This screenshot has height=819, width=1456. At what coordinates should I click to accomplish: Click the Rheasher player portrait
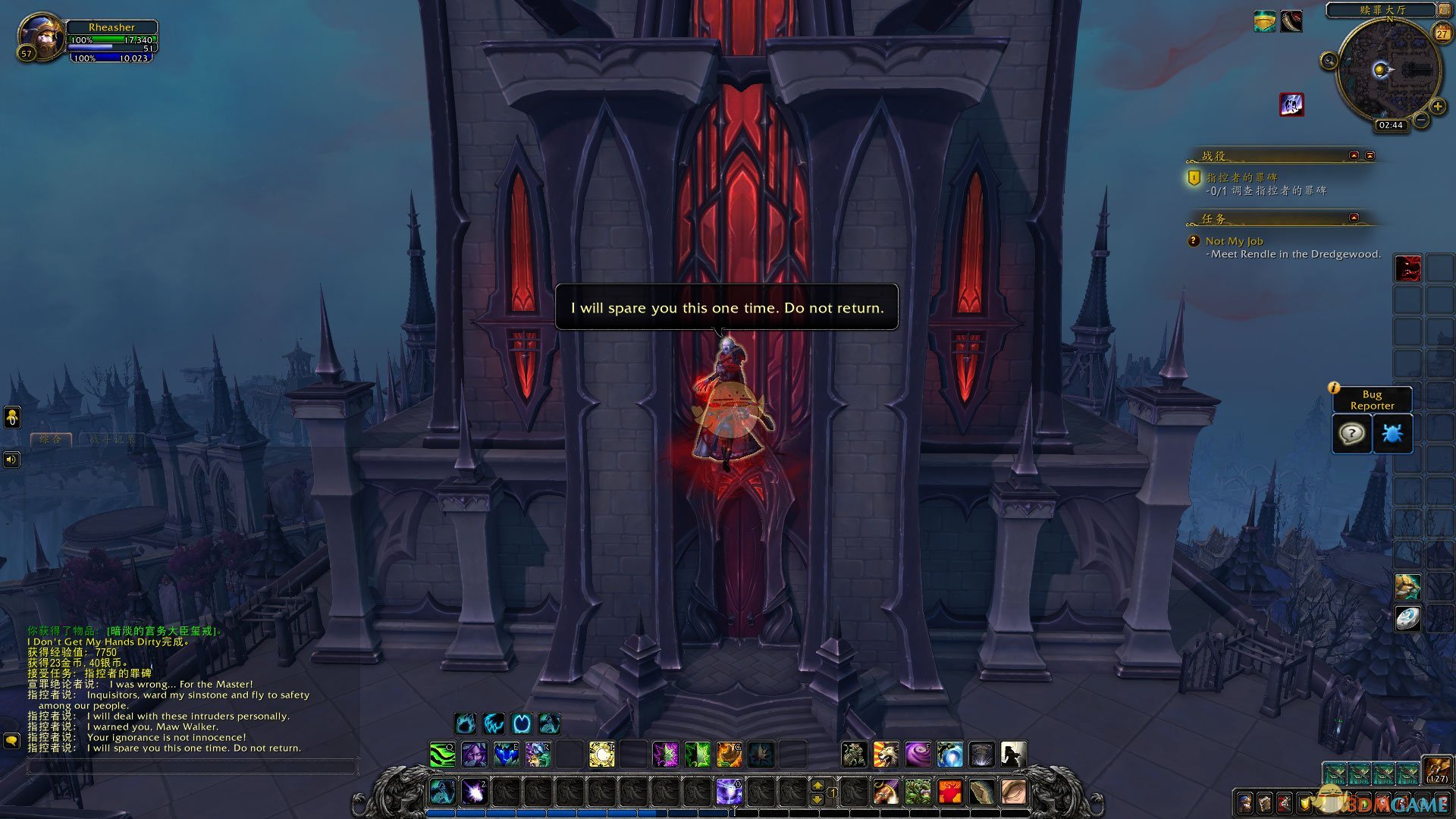41,36
